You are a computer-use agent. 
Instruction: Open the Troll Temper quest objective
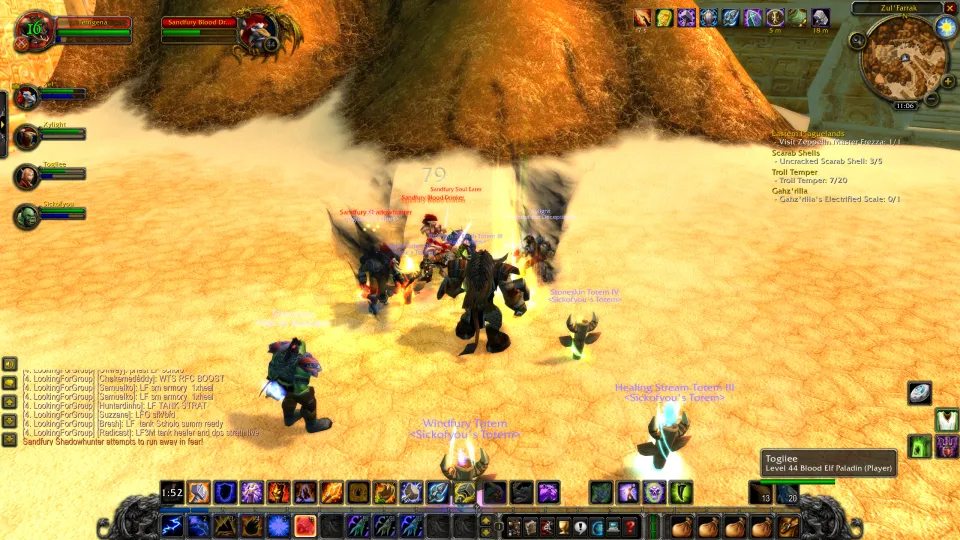[x=795, y=172]
